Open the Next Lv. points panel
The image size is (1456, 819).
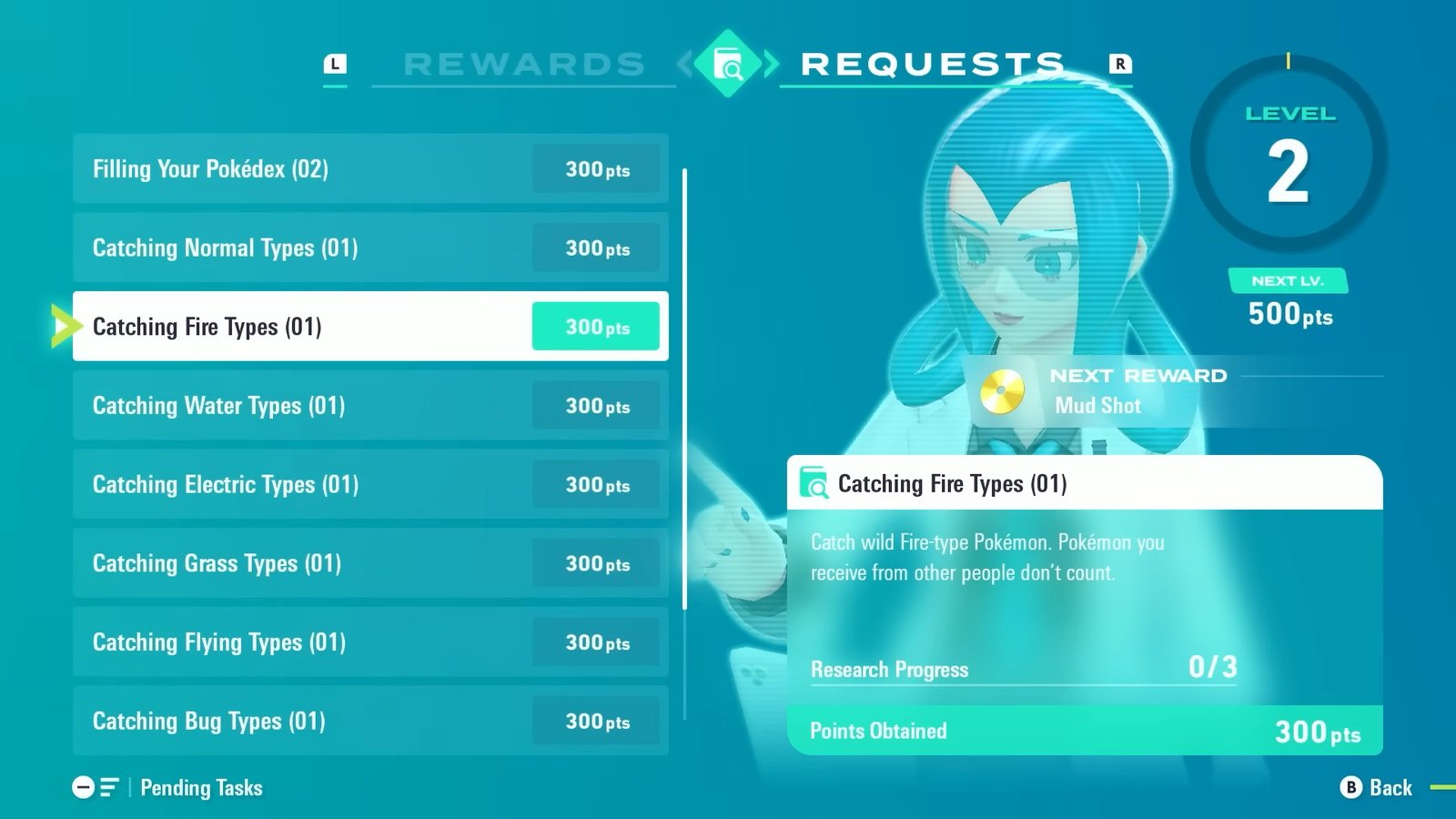pos(1288,300)
